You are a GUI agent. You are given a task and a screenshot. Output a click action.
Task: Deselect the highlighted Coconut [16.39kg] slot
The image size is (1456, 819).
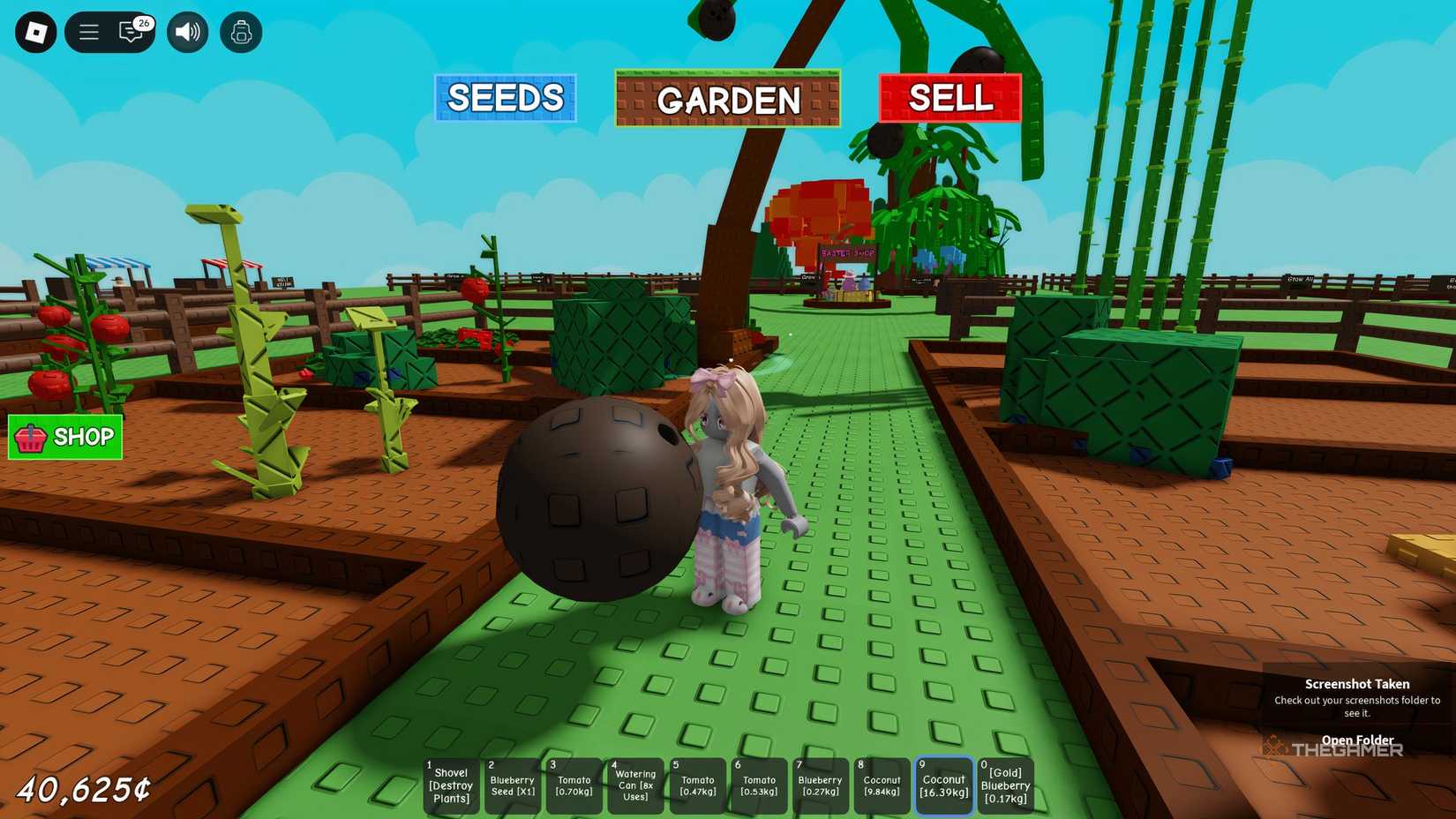[x=942, y=785]
